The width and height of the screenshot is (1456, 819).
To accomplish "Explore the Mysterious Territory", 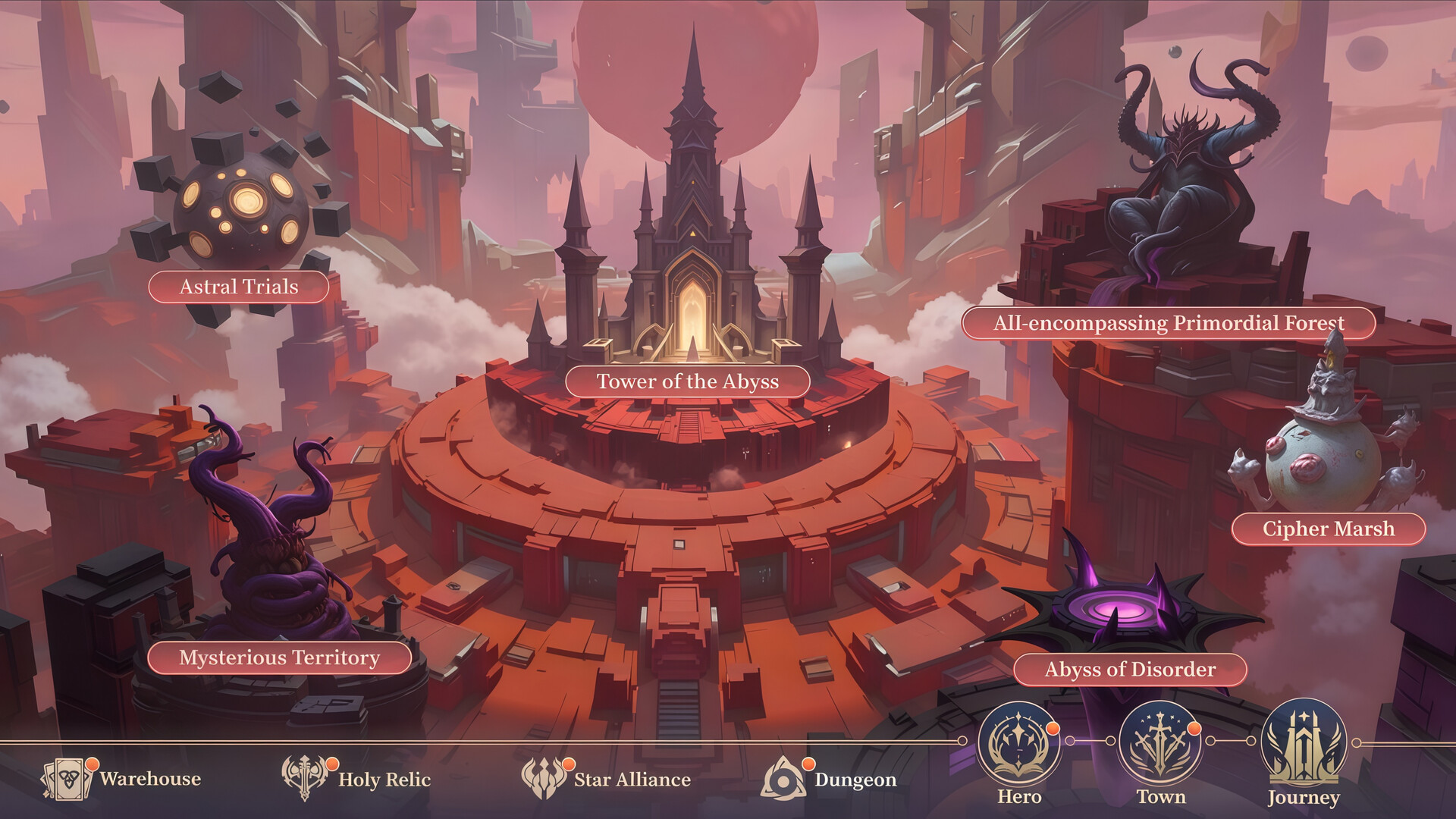I will (x=280, y=659).
